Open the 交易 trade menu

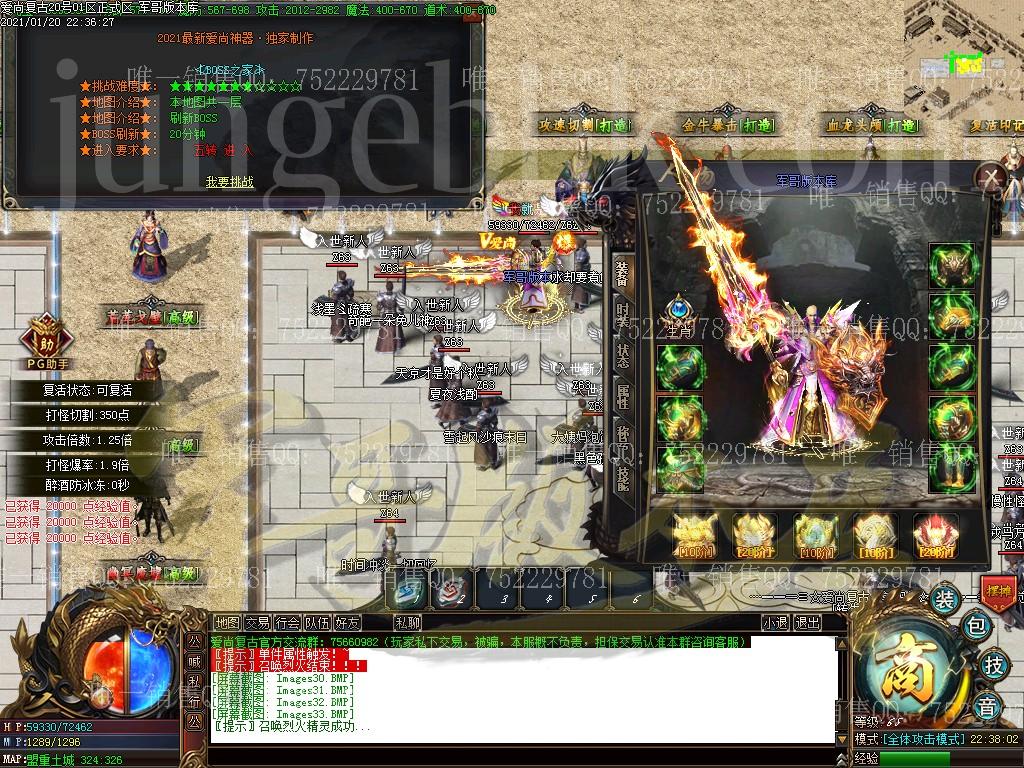coord(257,623)
